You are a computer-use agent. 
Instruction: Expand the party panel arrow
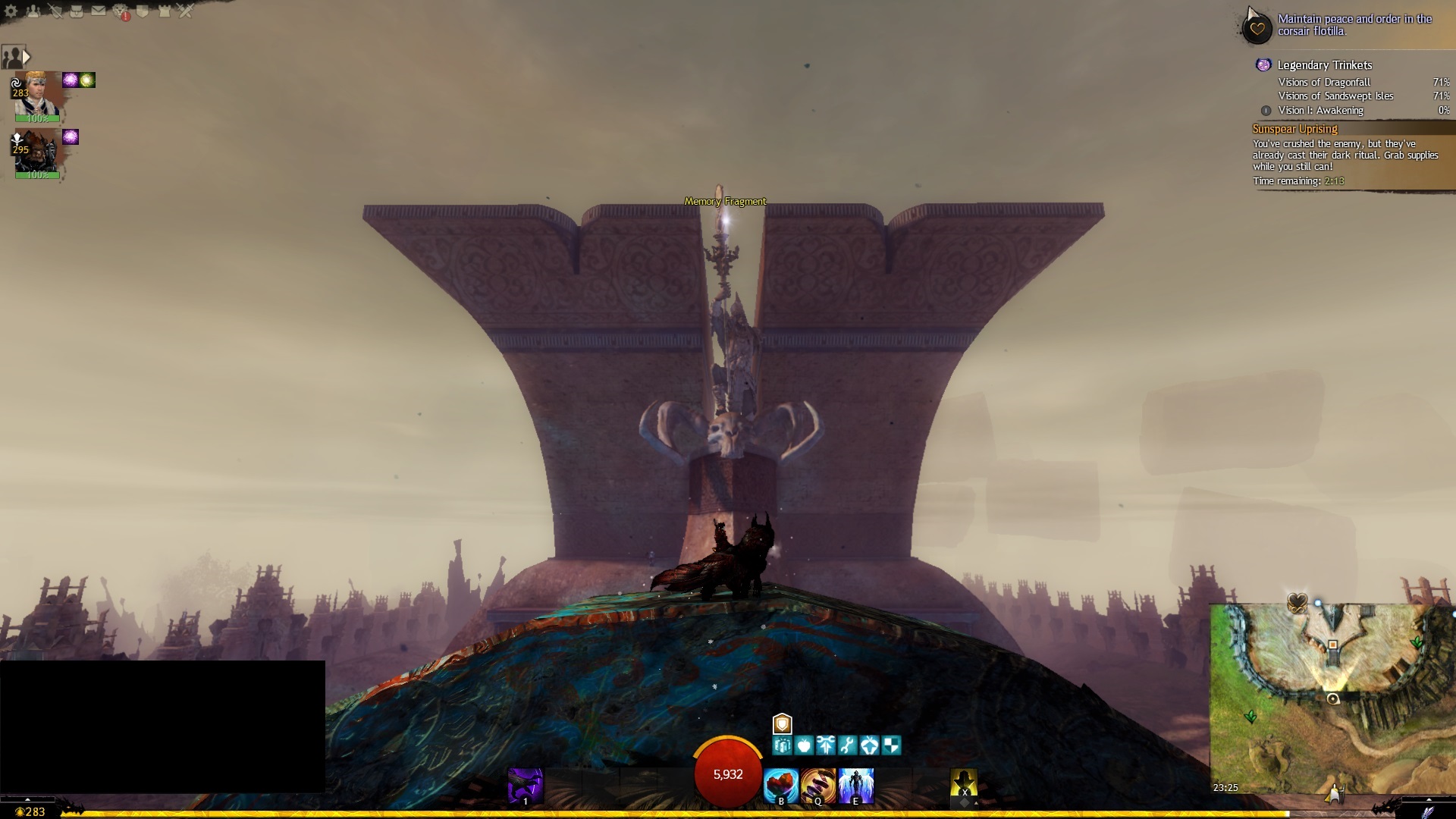[x=27, y=57]
